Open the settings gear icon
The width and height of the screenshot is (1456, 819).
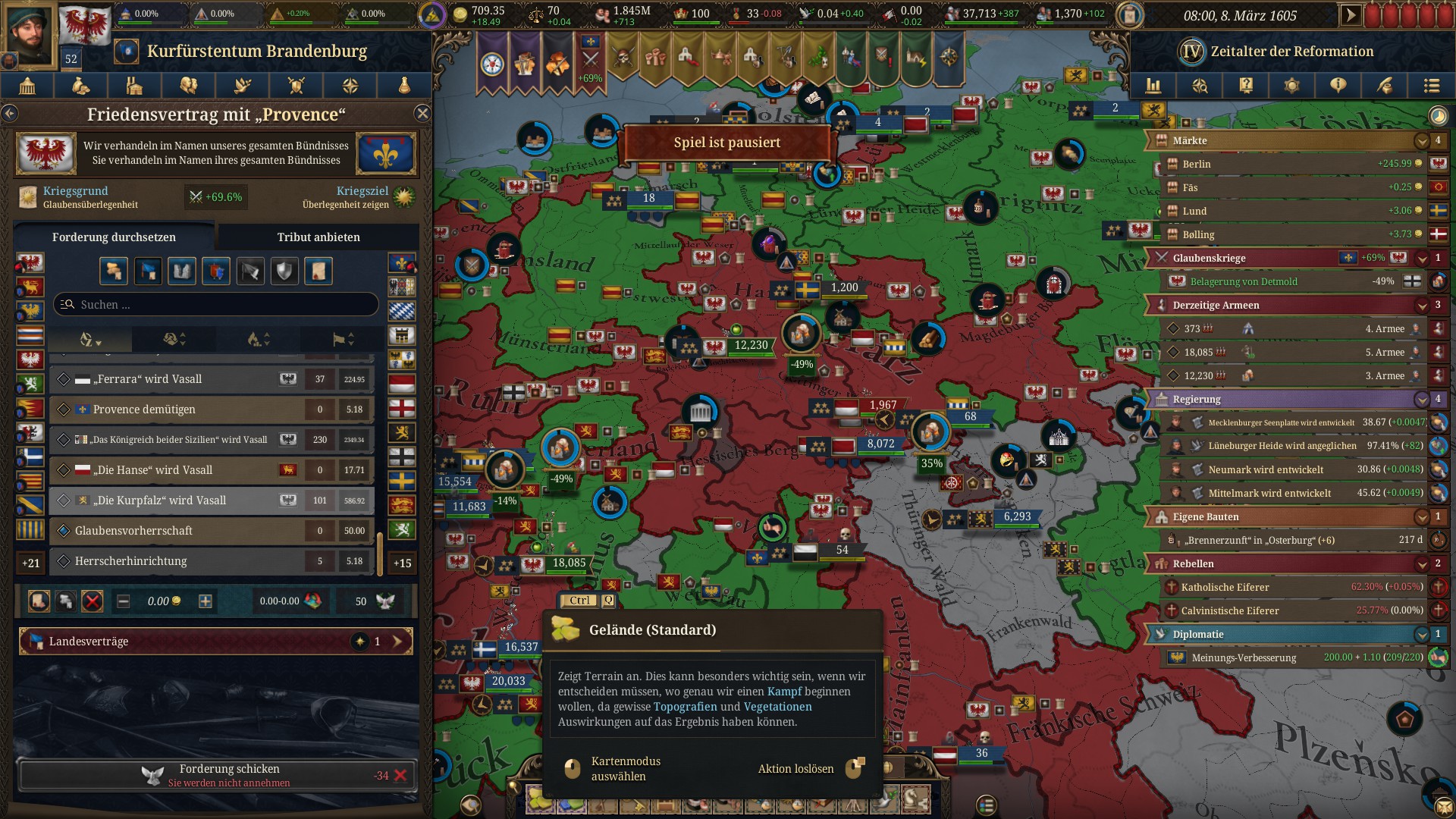(x=1291, y=86)
